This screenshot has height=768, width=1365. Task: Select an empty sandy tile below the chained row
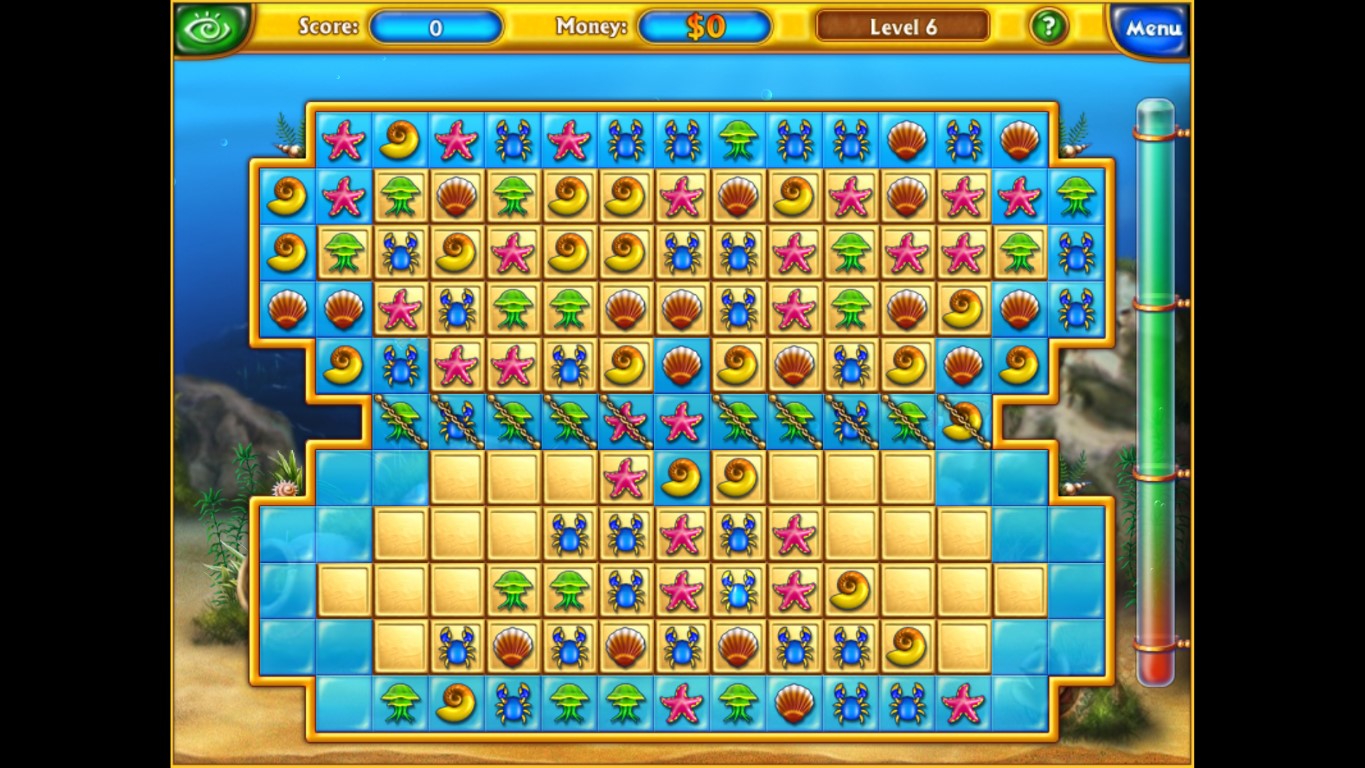click(455, 477)
